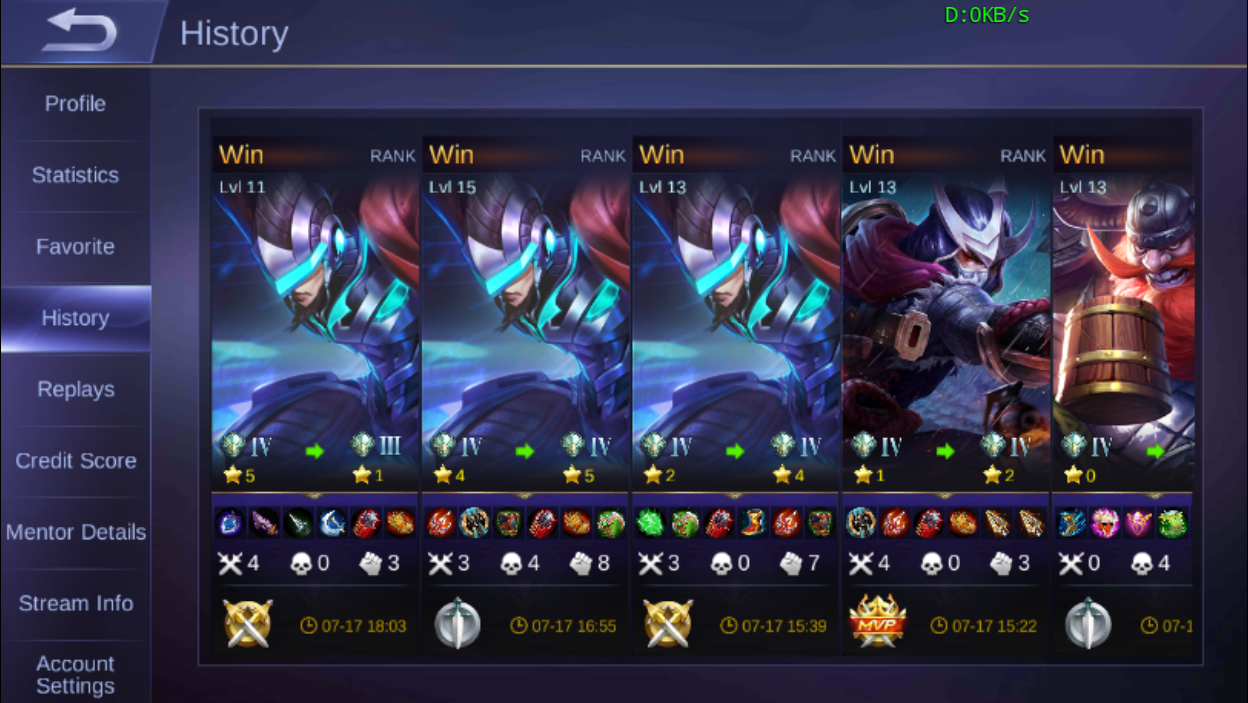Show the Favorite tab
This screenshot has width=1248, height=703.
[75, 247]
